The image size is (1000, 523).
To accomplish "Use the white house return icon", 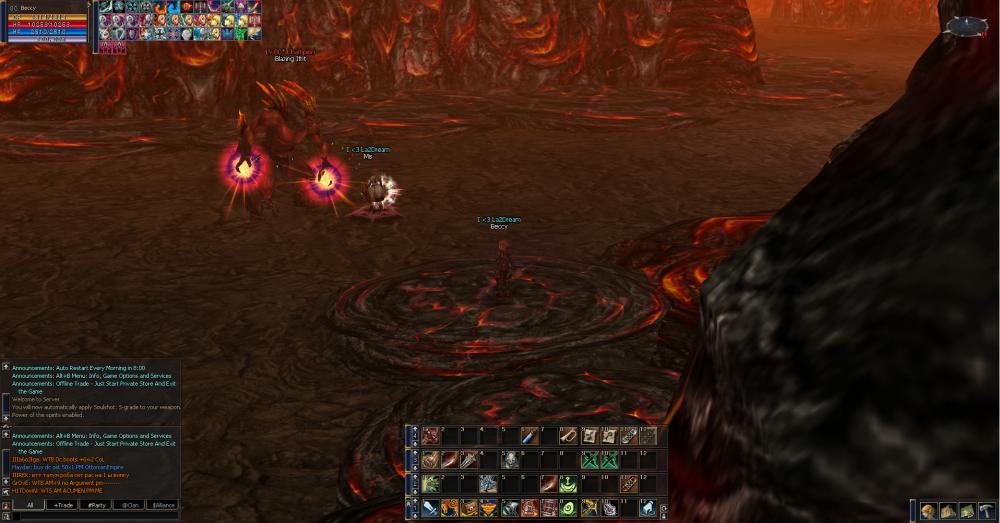I will pos(647,508).
